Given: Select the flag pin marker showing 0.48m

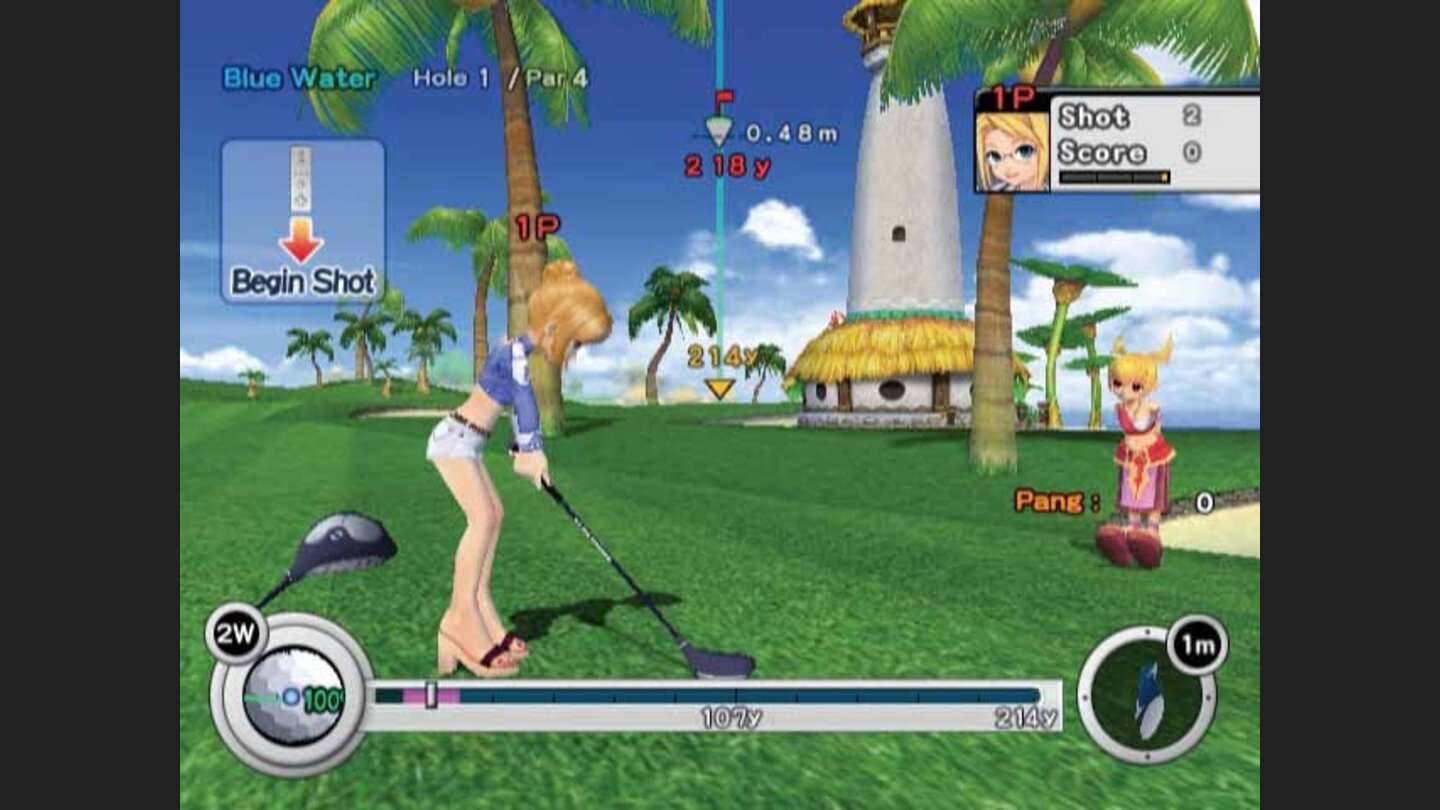Looking at the screenshot, I should pyautogui.click(x=718, y=125).
